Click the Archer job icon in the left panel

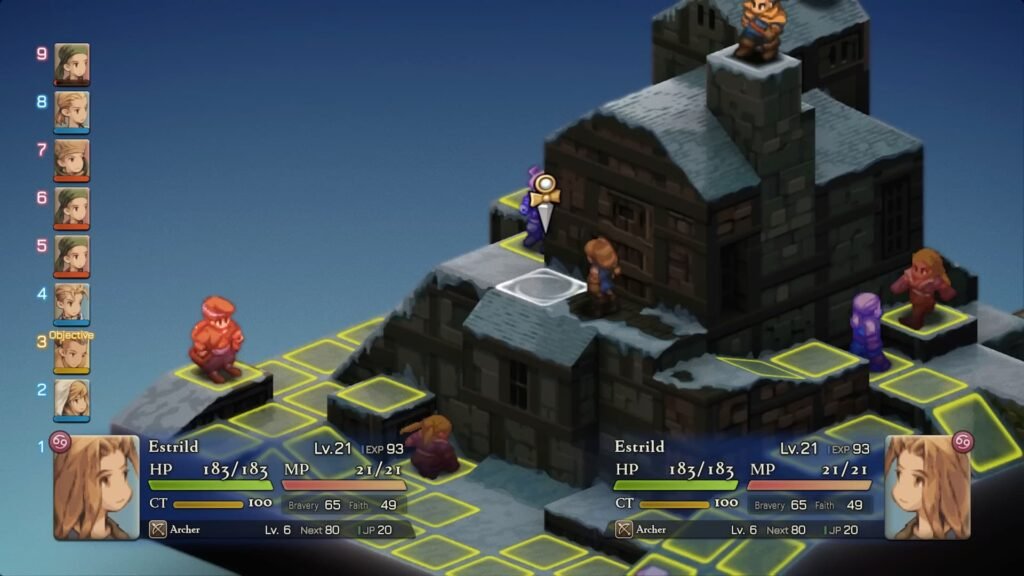point(158,529)
